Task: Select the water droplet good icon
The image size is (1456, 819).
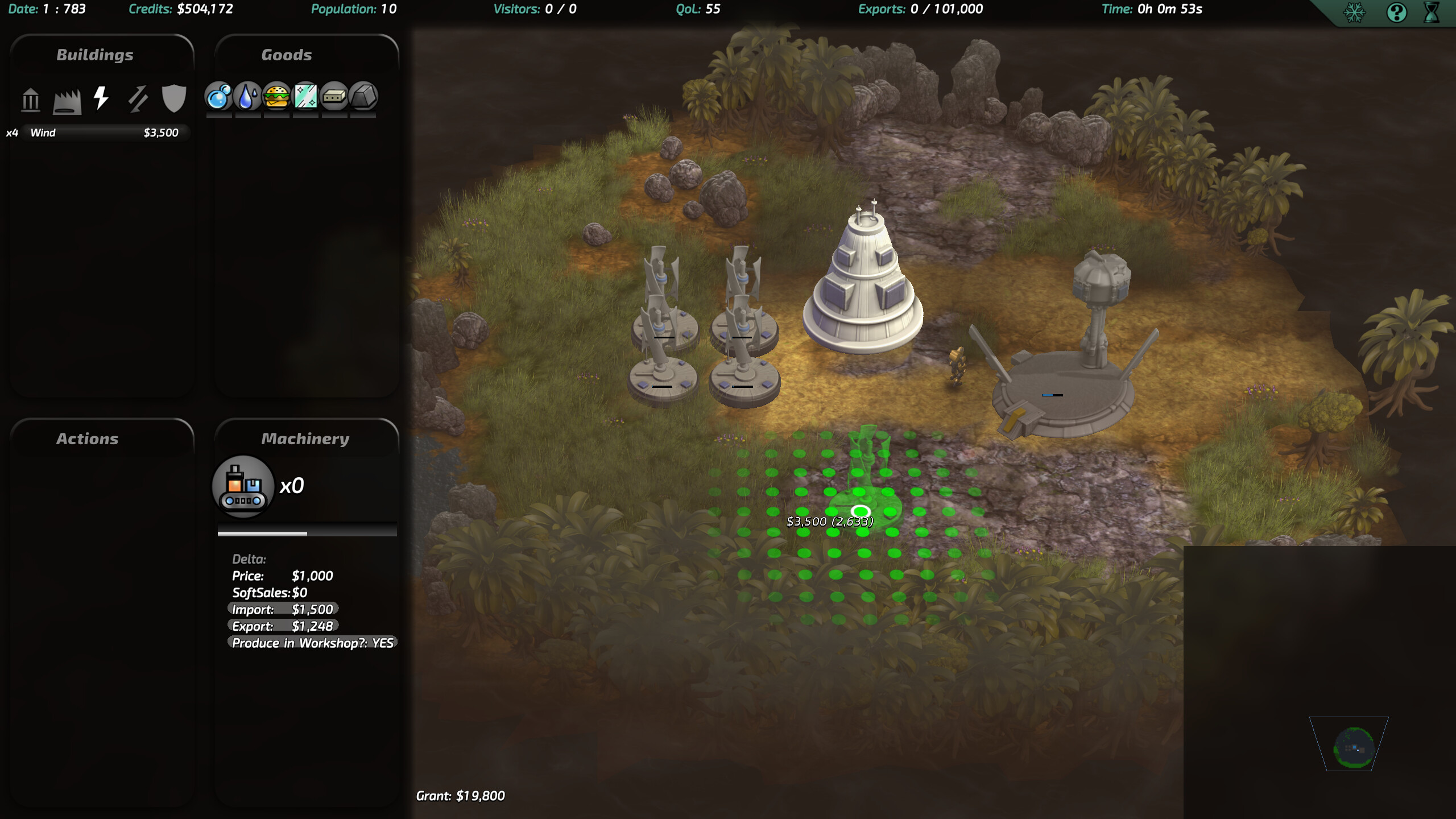Action: (247, 97)
